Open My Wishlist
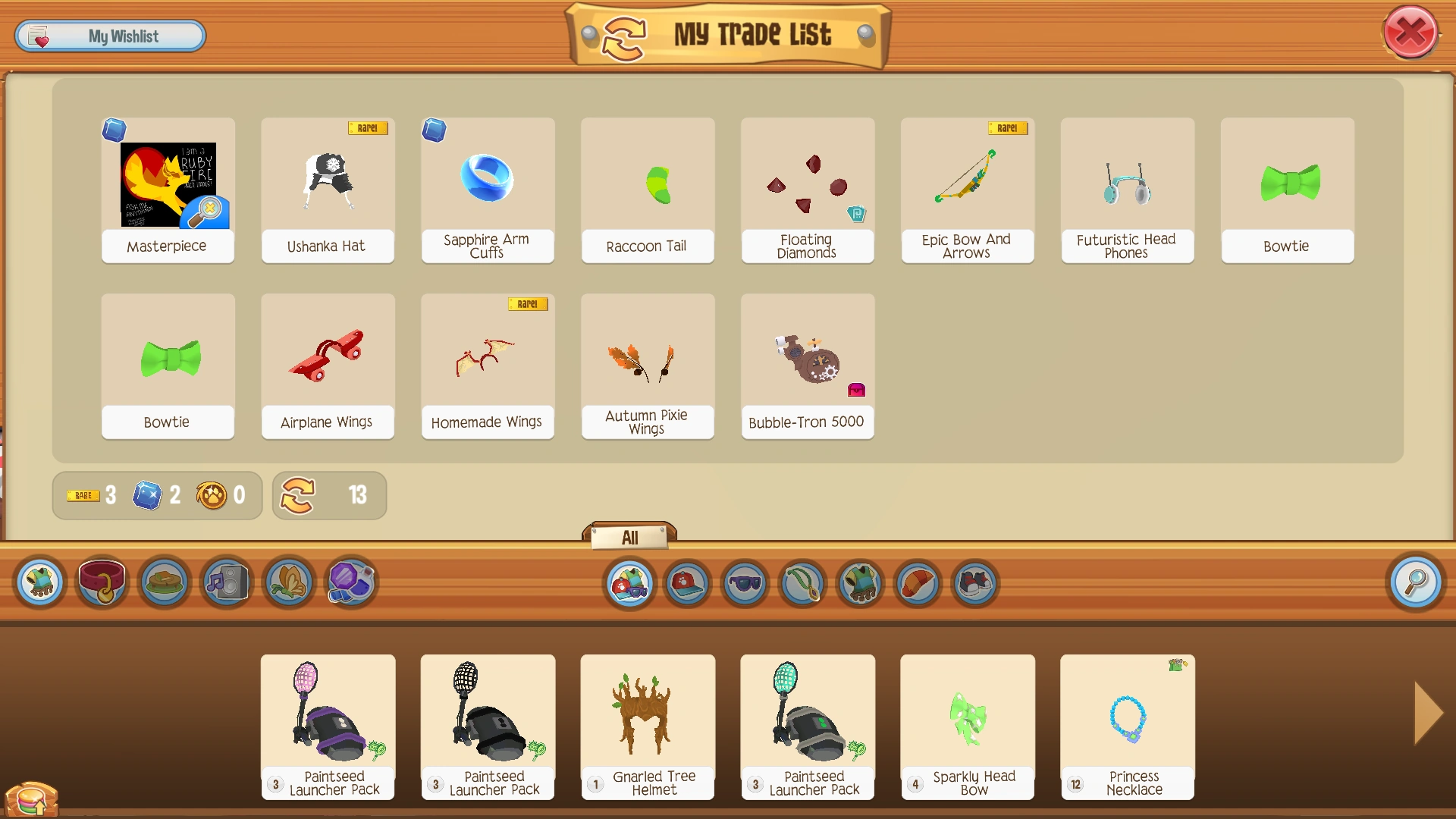Screen dimensions: 1456x819 (110, 36)
